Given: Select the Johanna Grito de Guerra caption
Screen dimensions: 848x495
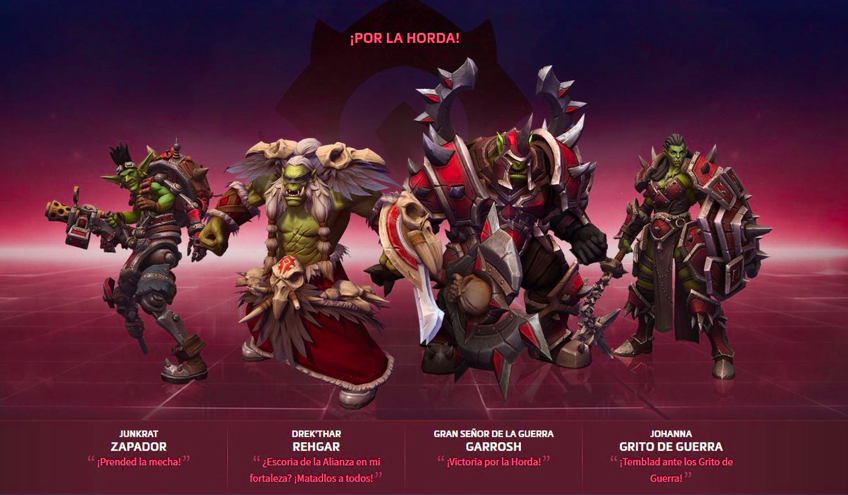Looking at the screenshot, I should coord(671,446).
